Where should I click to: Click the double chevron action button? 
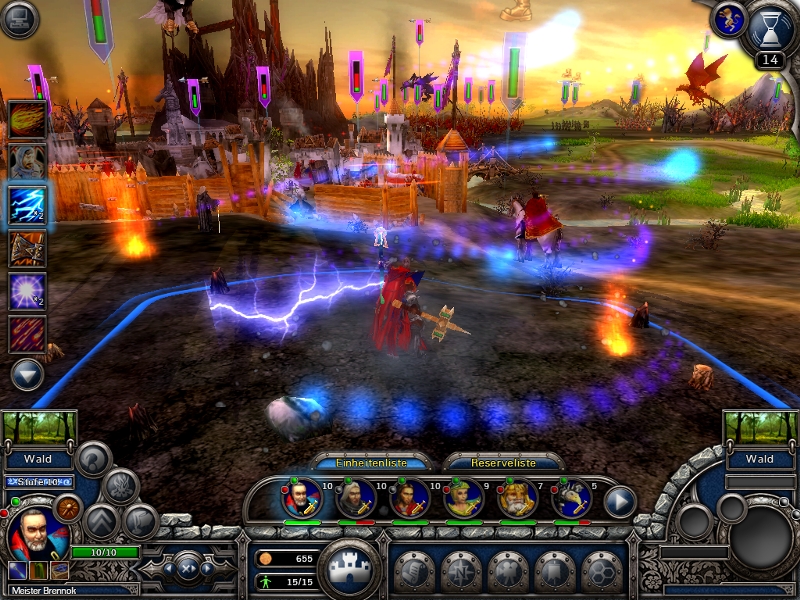[x=101, y=521]
